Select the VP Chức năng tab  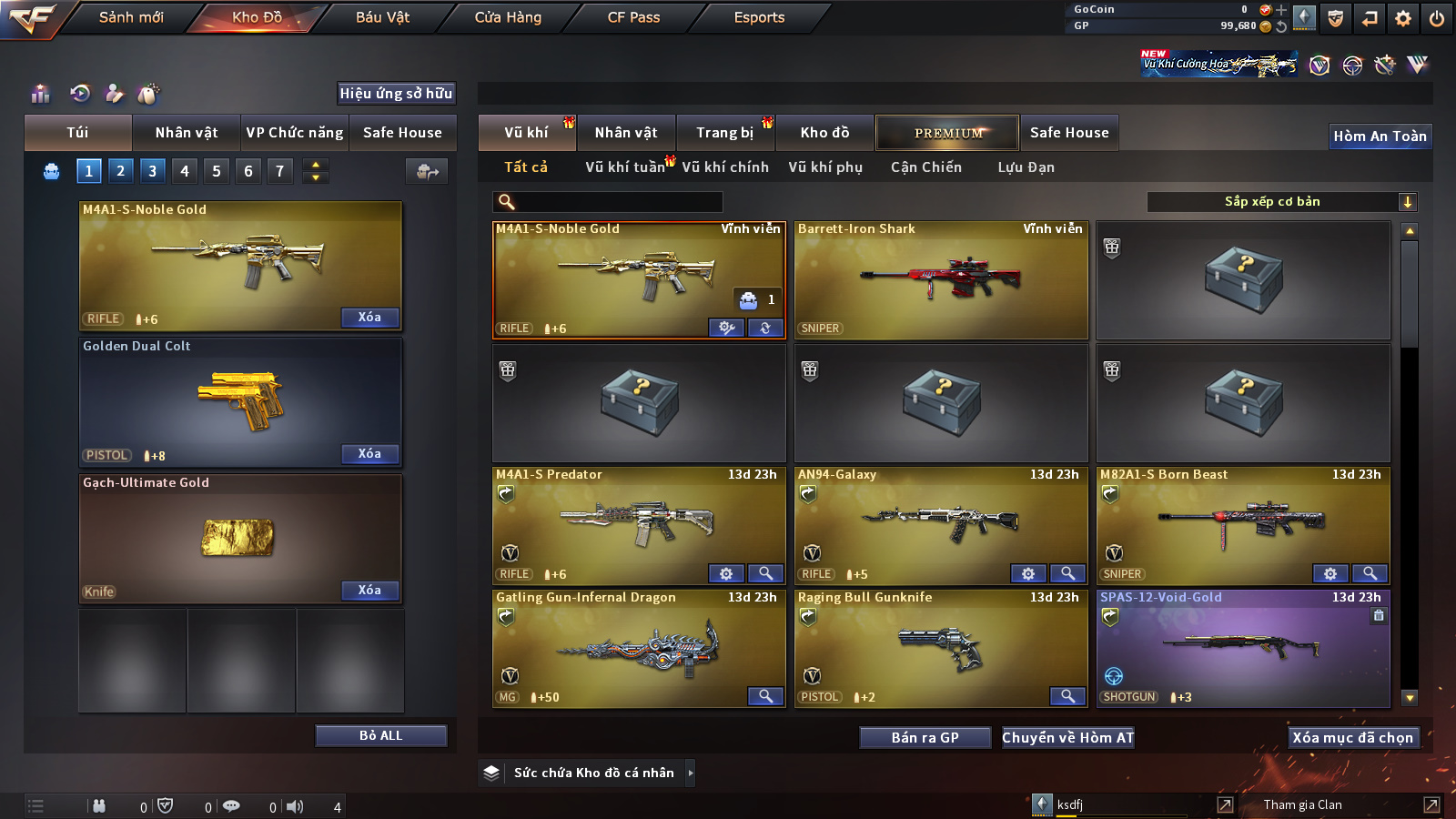[x=295, y=133]
